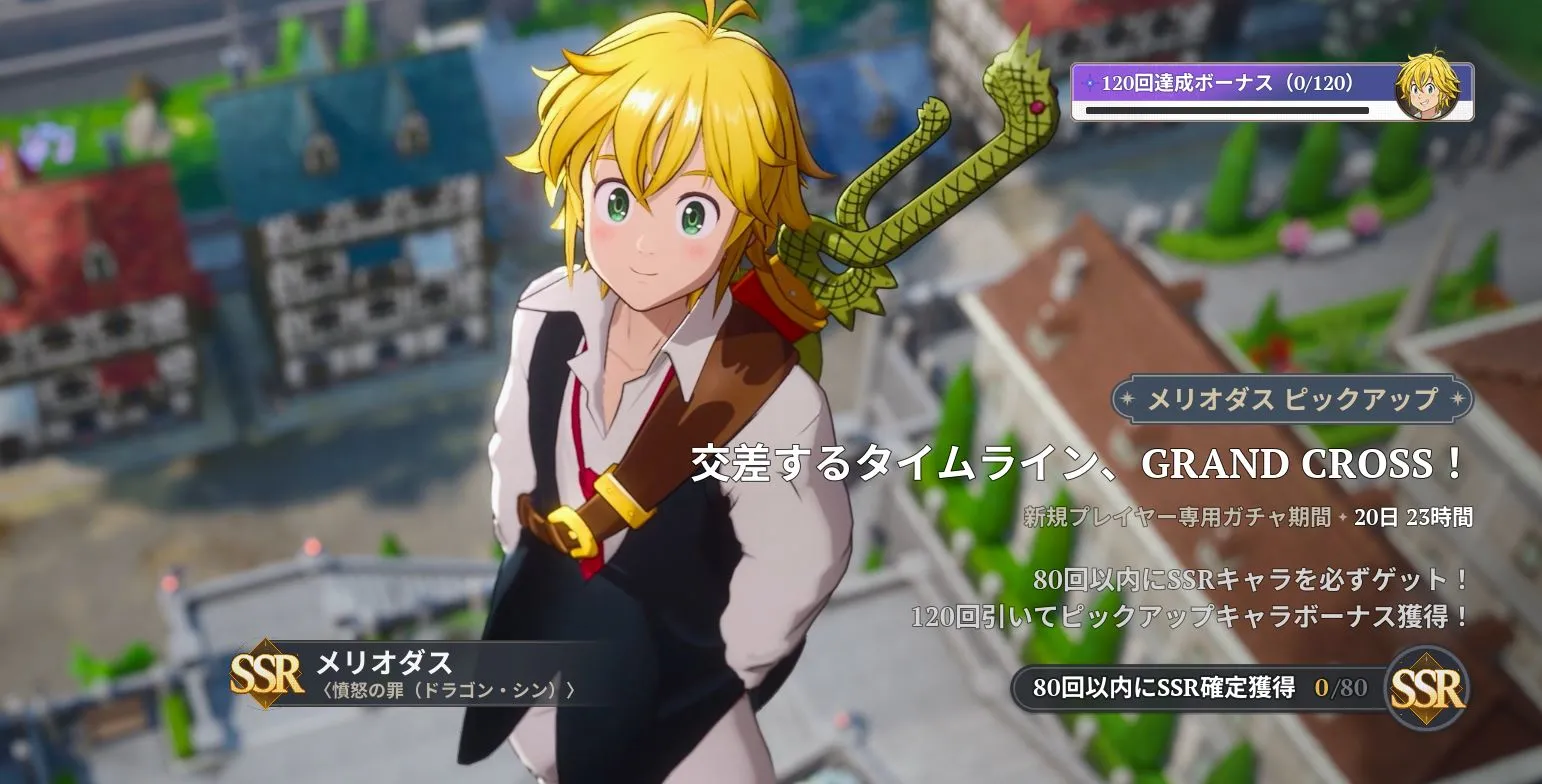
Task: Toggle the pickup banner visibility
Action: pyautogui.click(x=1290, y=398)
